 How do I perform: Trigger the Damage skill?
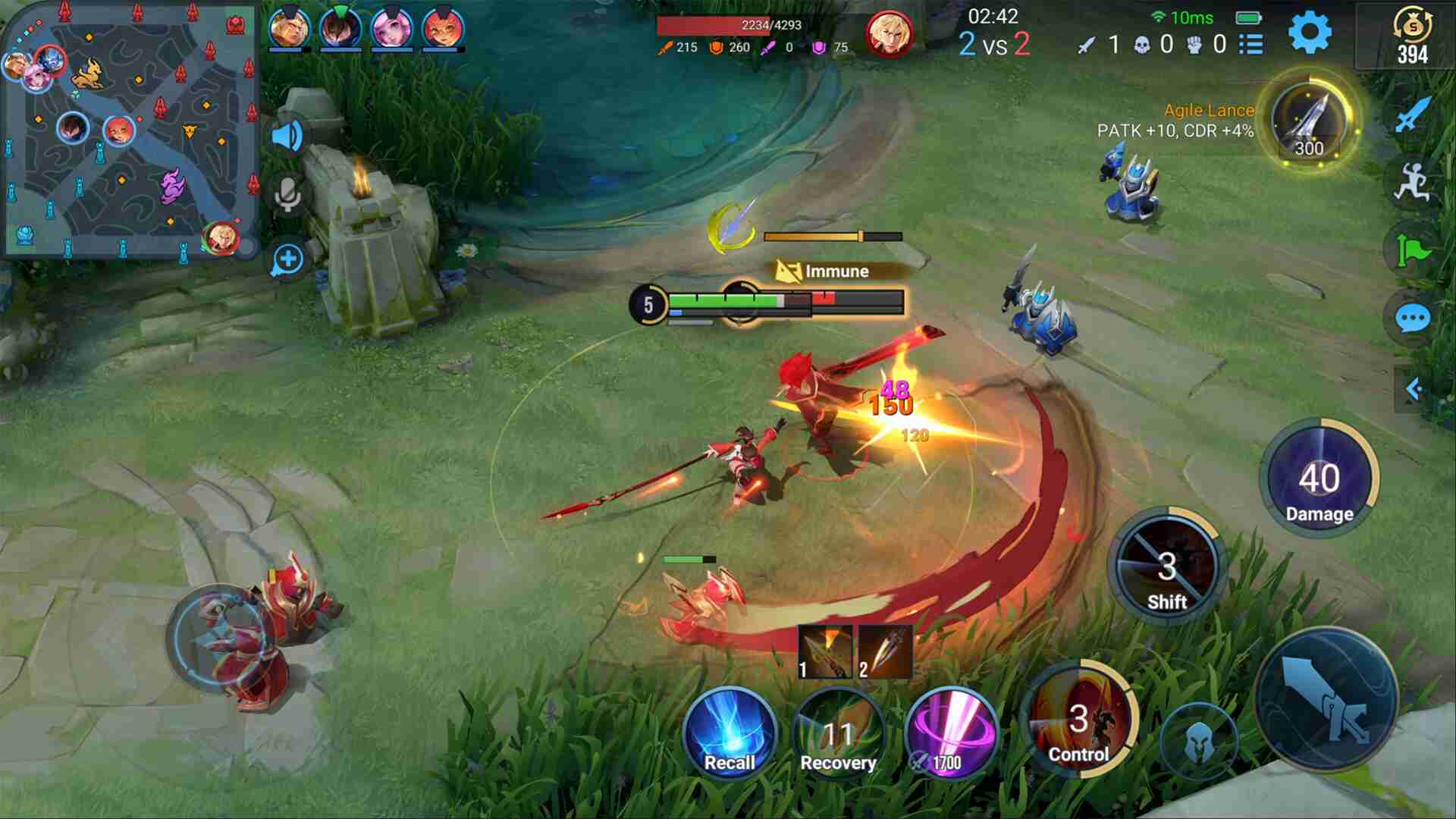(x=1319, y=479)
